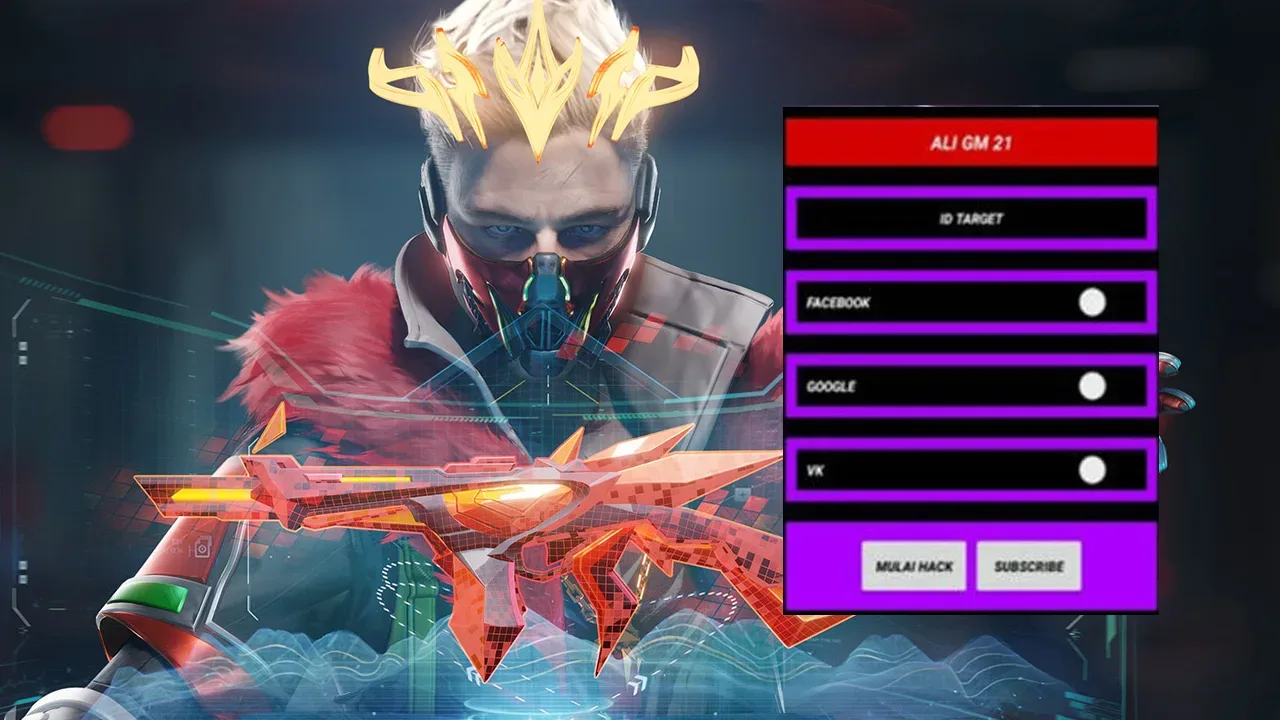The height and width of the screenshot is (720, 1280).
Task: Click the ID TARGET input field
Action: pyautogui.click(x=970, y=219)
